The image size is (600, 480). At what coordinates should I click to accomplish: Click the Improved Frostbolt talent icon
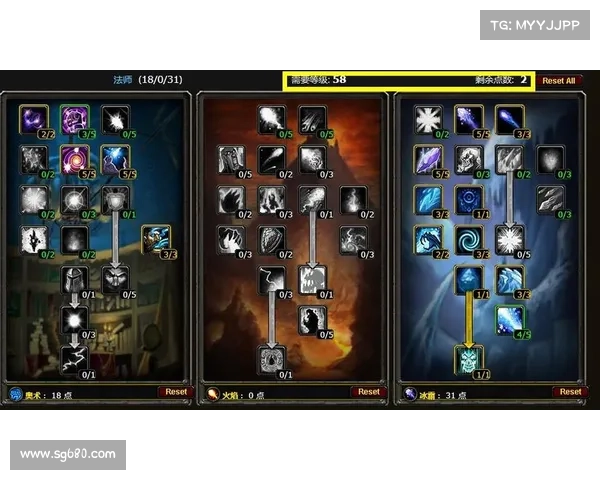(x=469, y=120)
